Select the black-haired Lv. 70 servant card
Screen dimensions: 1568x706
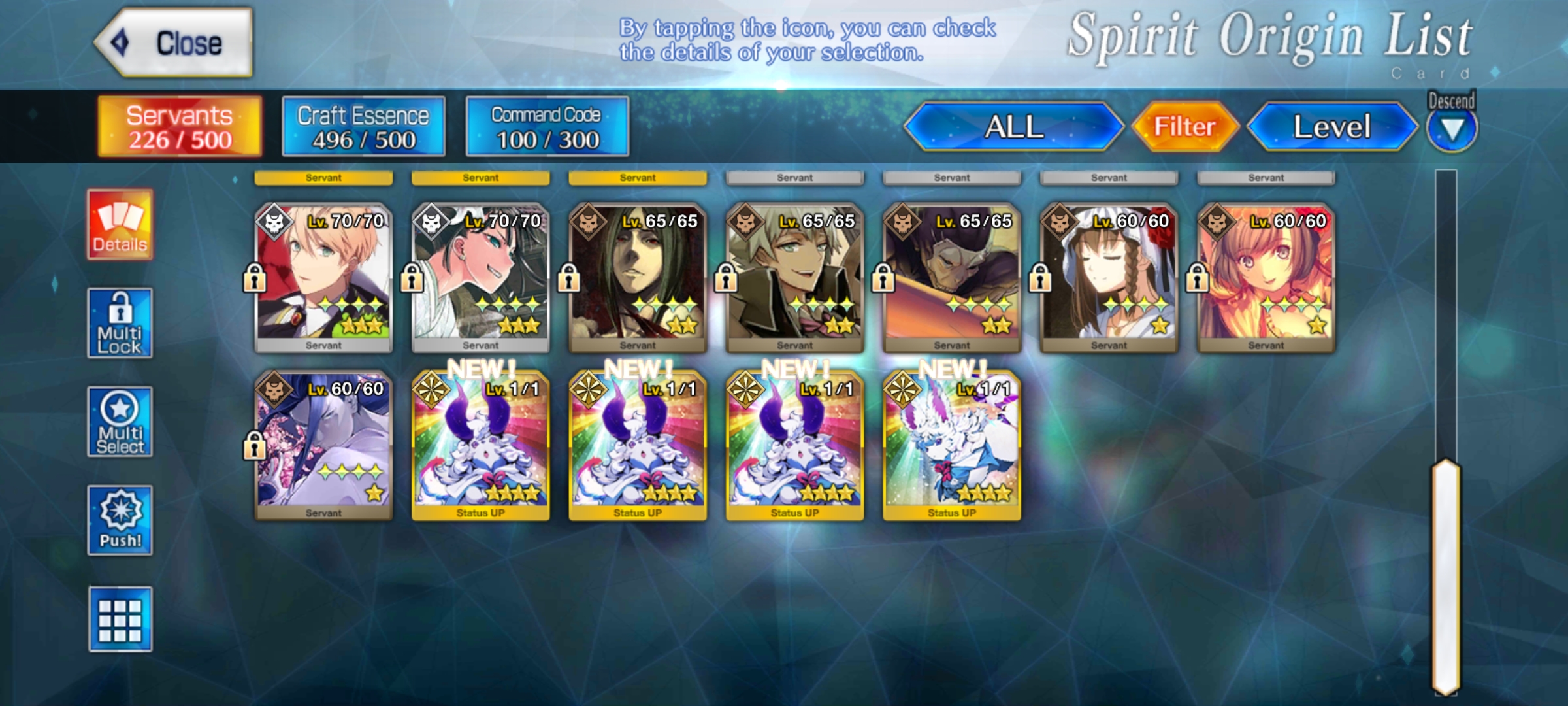coord(481,278)
